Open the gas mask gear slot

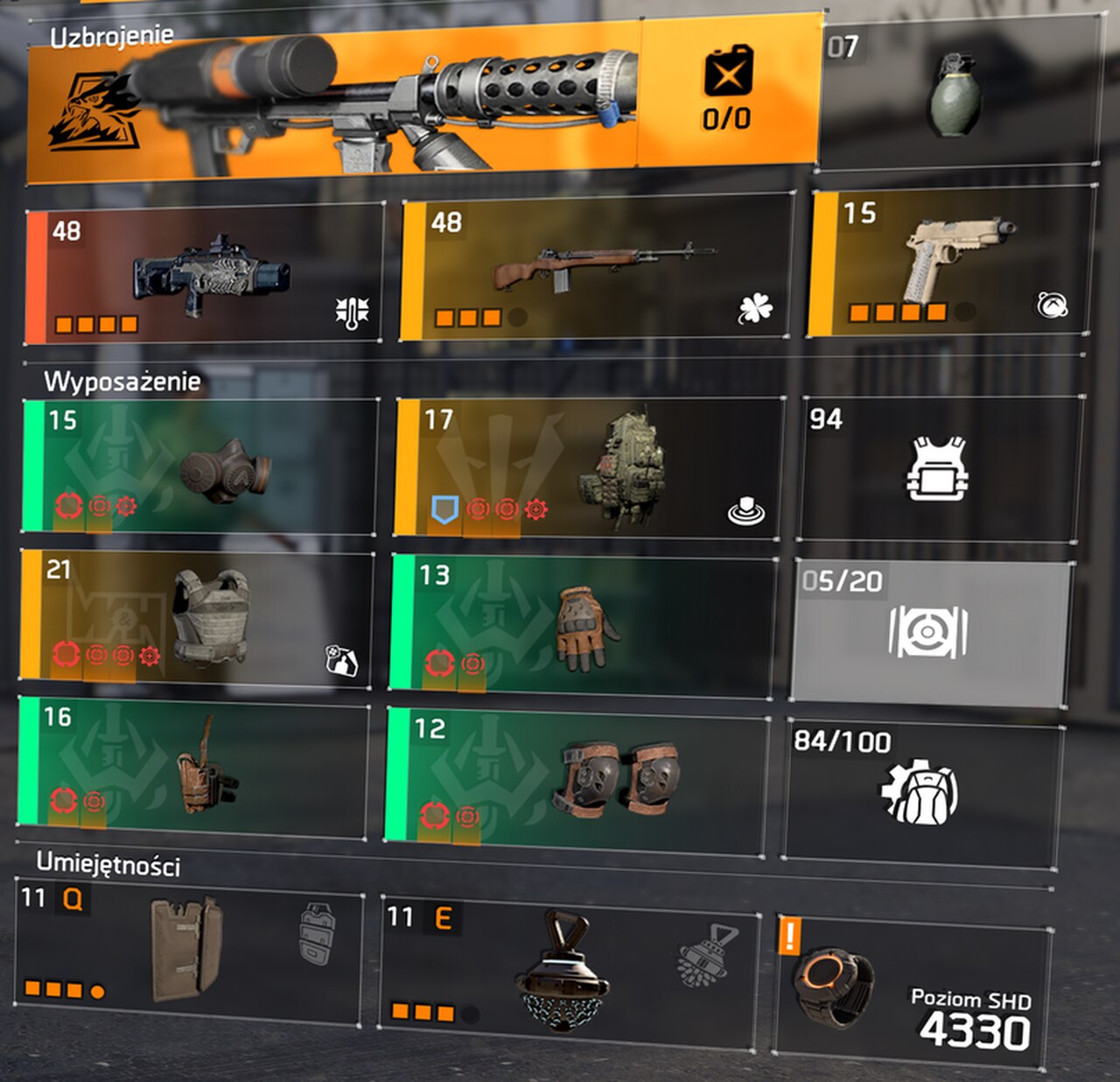click(201, 465)
